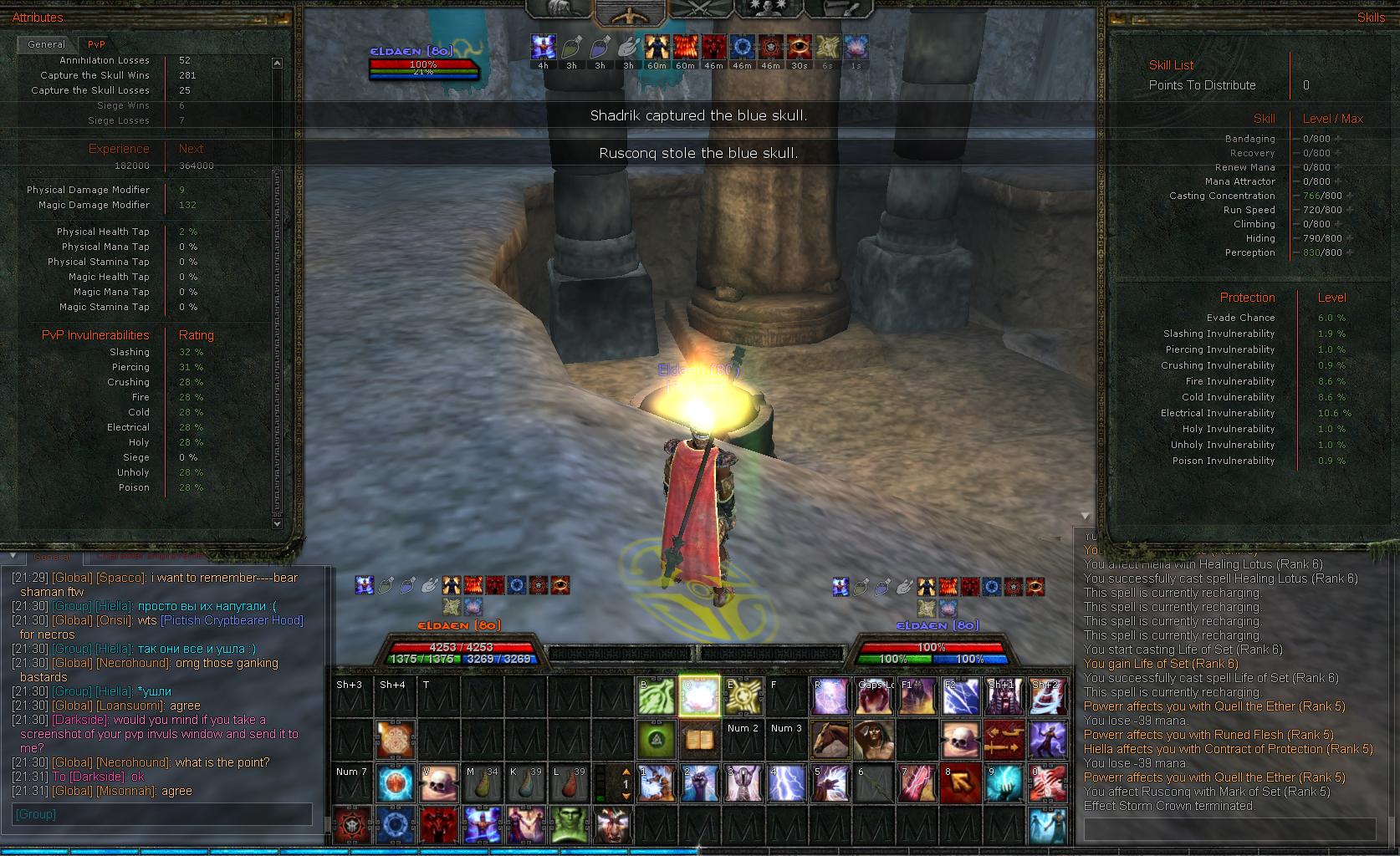Use the red potion bound to L

(569, 783)
